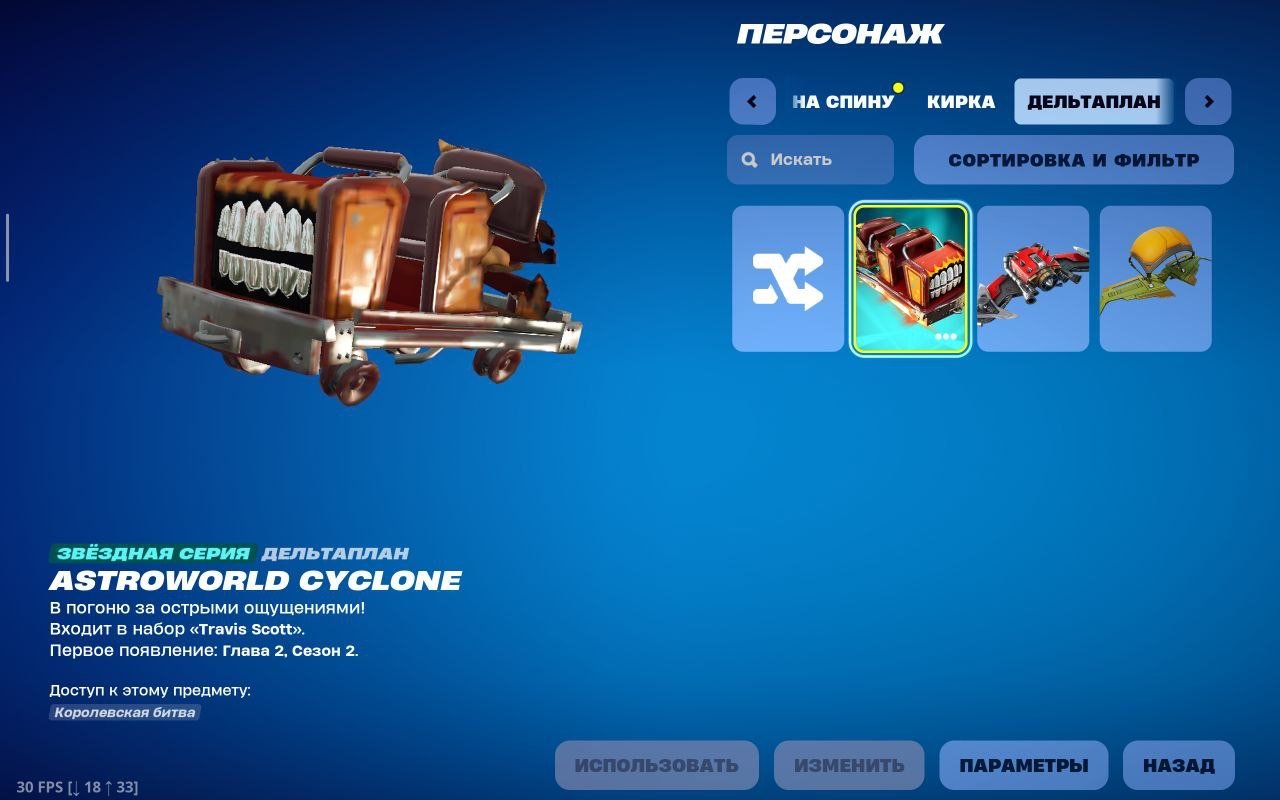Click the ИЗМЕНИТЬ button
Viewport: 1280px width, 800px height.
(851, 764)
